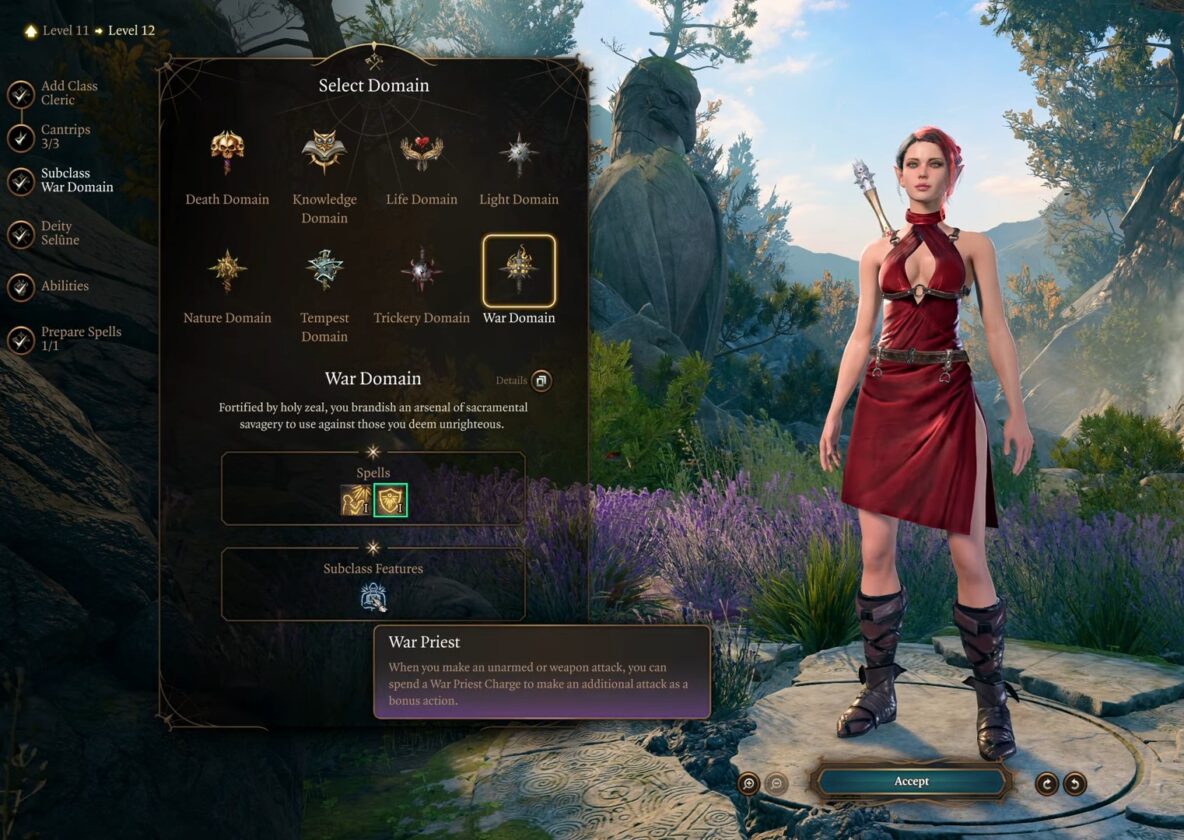Inspect the Divine Favour spell icon
The image size is (1184, 840).
[356, 500]
